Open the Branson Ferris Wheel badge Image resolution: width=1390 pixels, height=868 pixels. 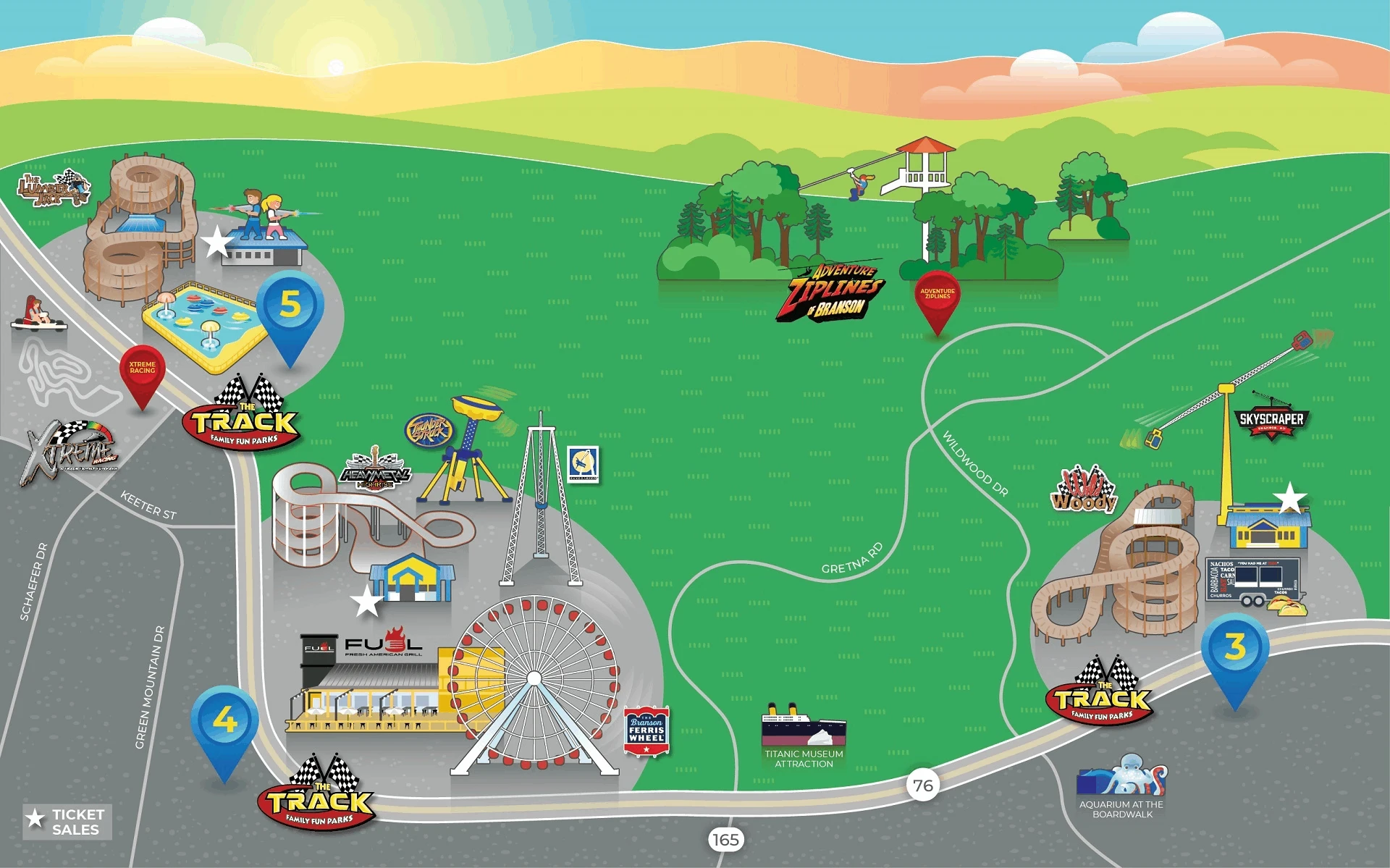point(646,730)
